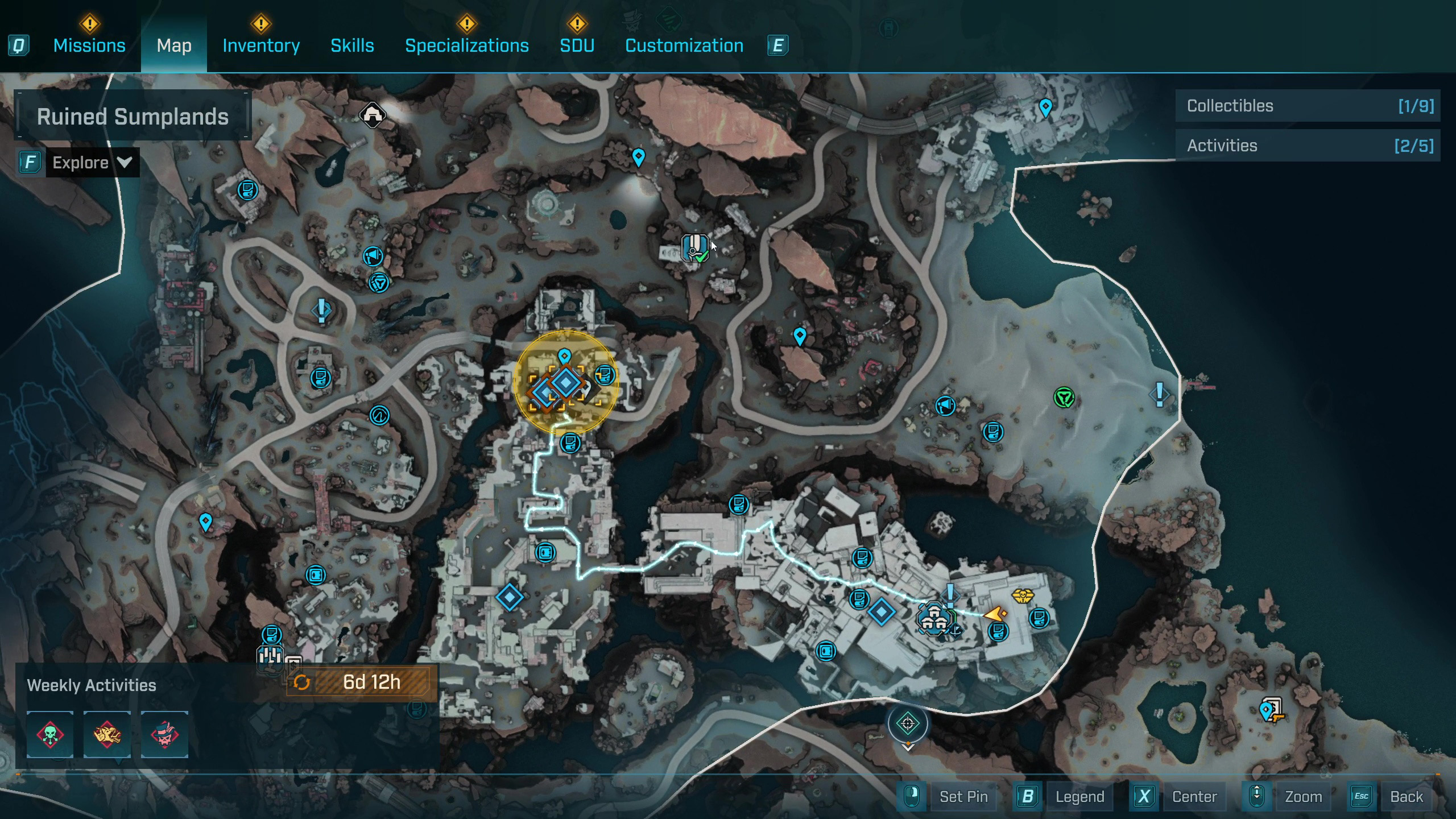Switch to the Inventory tab
This screenshot has height=819, width=1456.
point(261,45)
